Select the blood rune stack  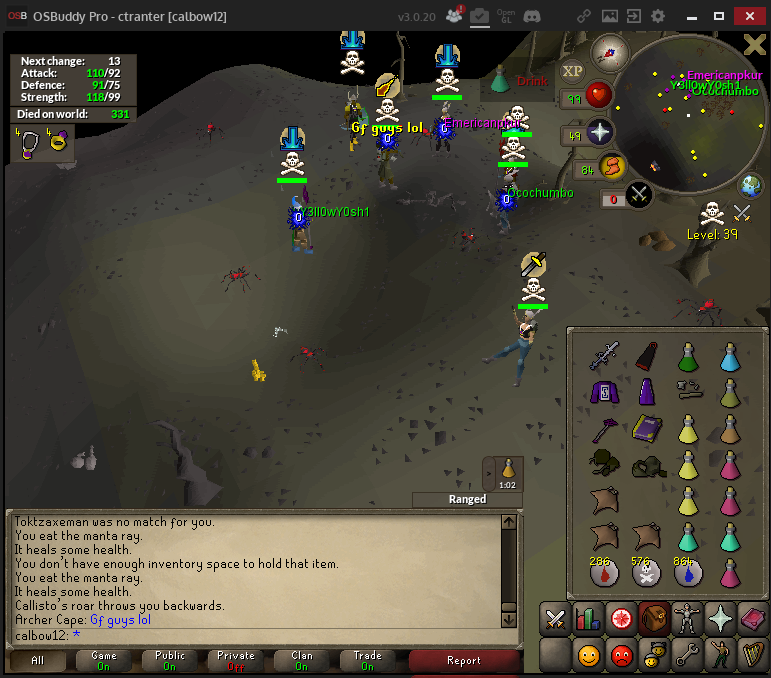(601, 573)
